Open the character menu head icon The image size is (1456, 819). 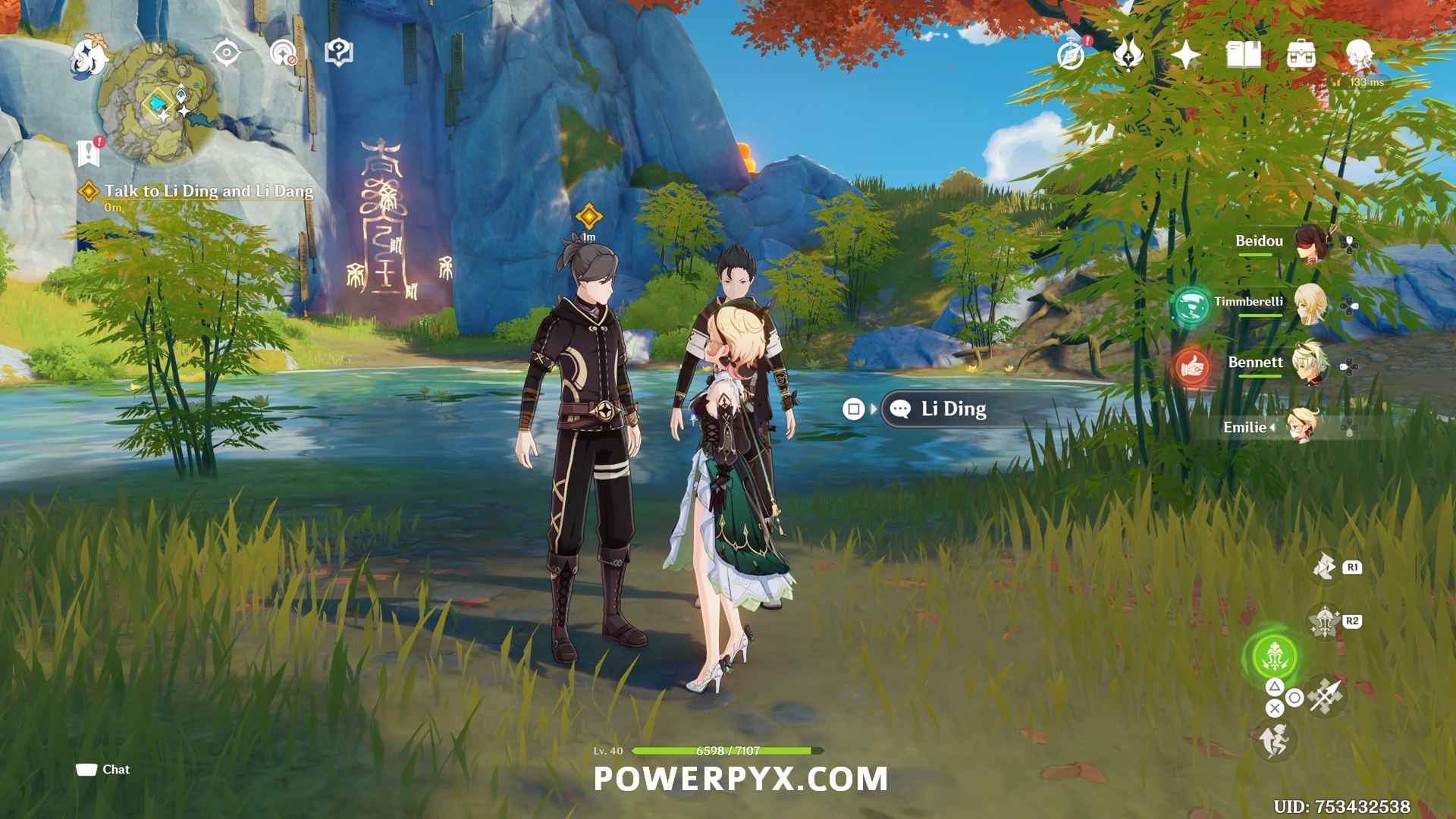[1359, 55]
